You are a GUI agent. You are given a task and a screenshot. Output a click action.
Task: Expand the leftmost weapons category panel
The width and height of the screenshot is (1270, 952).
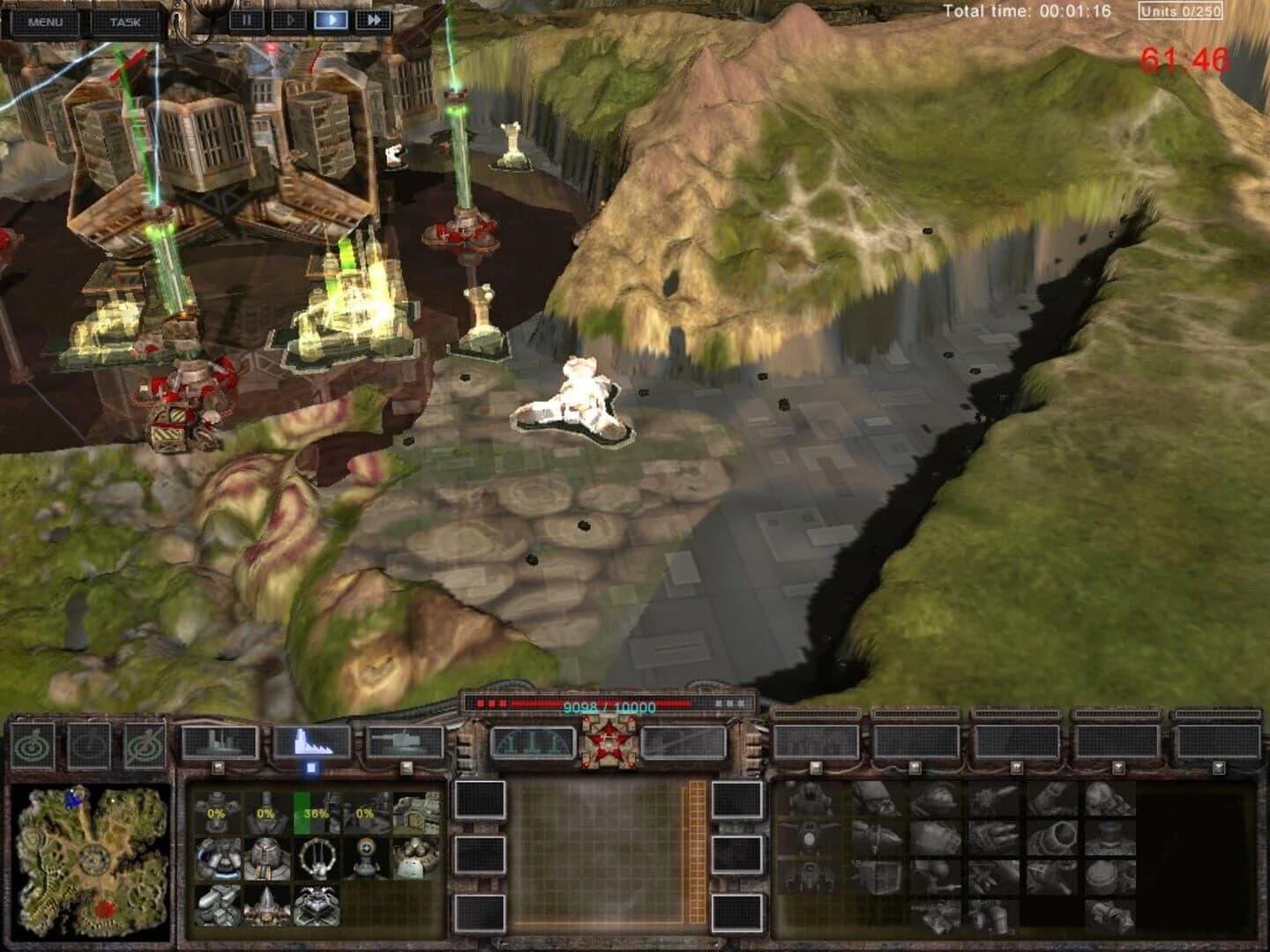click(818, 739)
